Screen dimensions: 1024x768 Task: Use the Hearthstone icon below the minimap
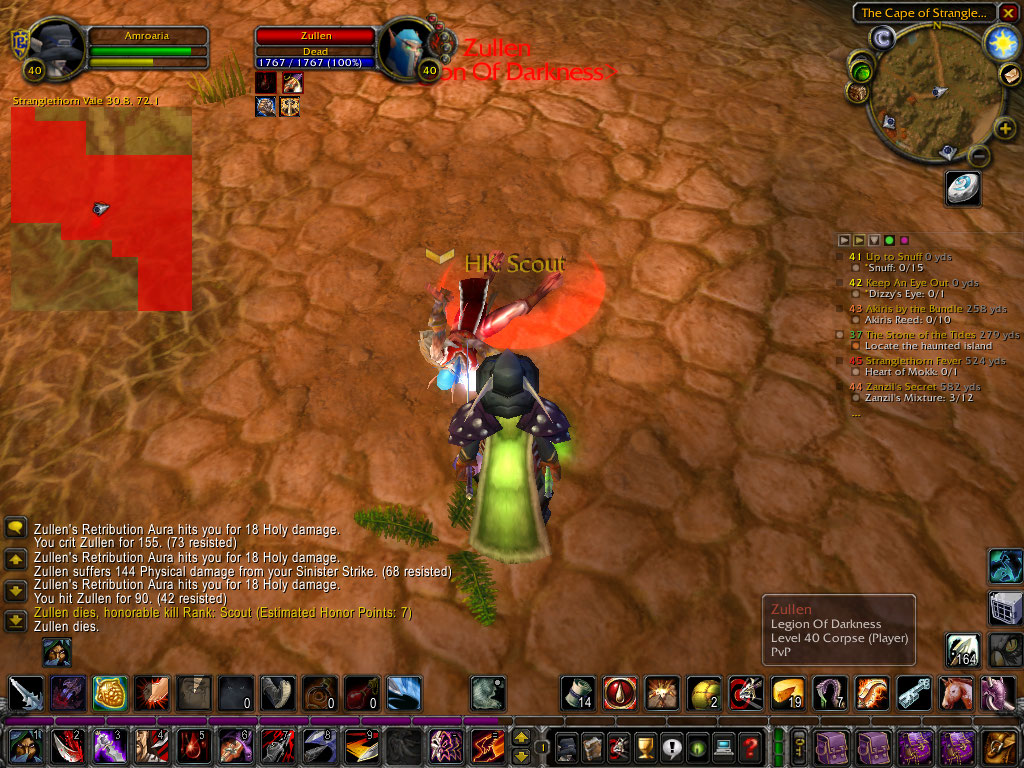point(963,188)
